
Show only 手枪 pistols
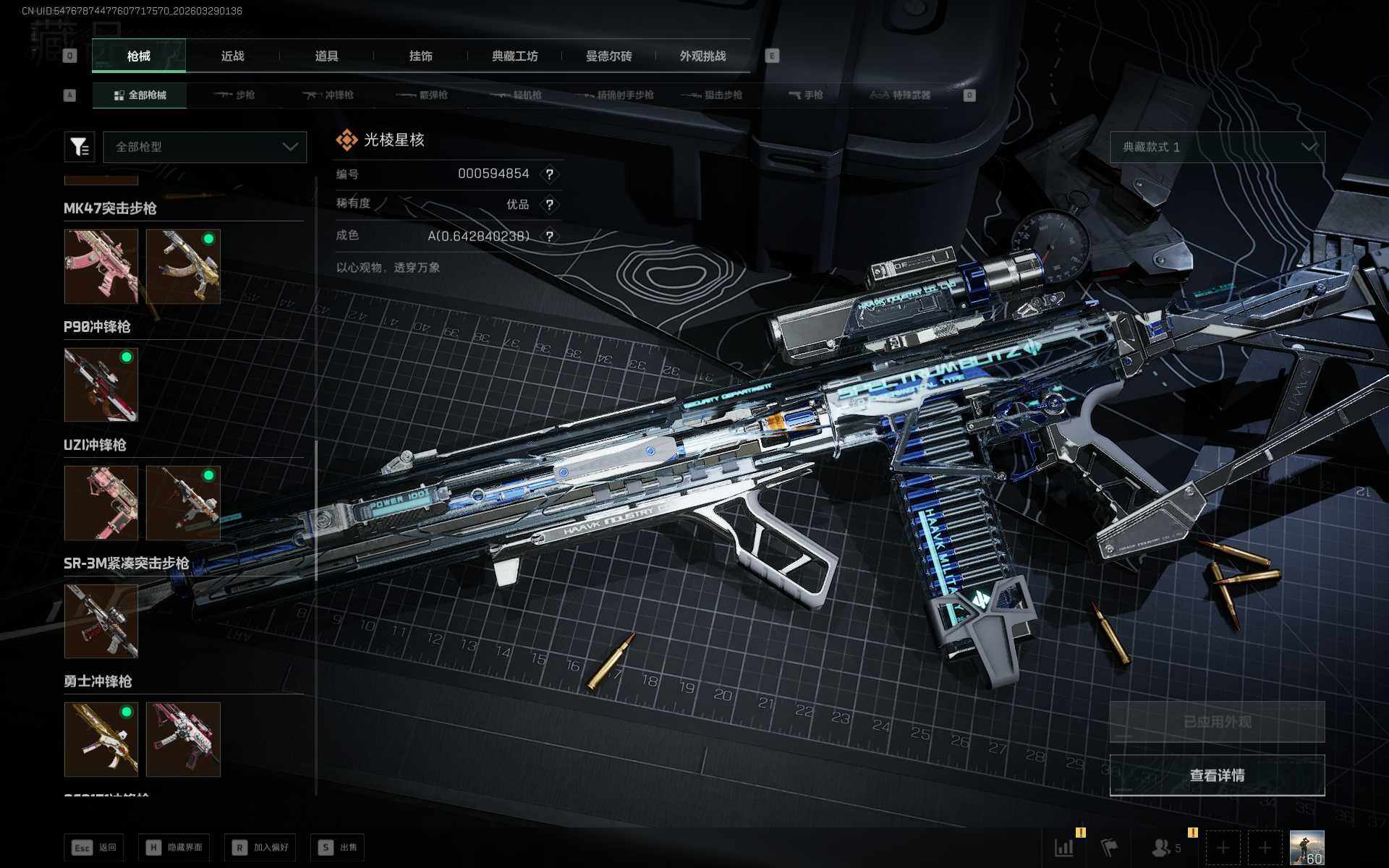coord(805,95)
